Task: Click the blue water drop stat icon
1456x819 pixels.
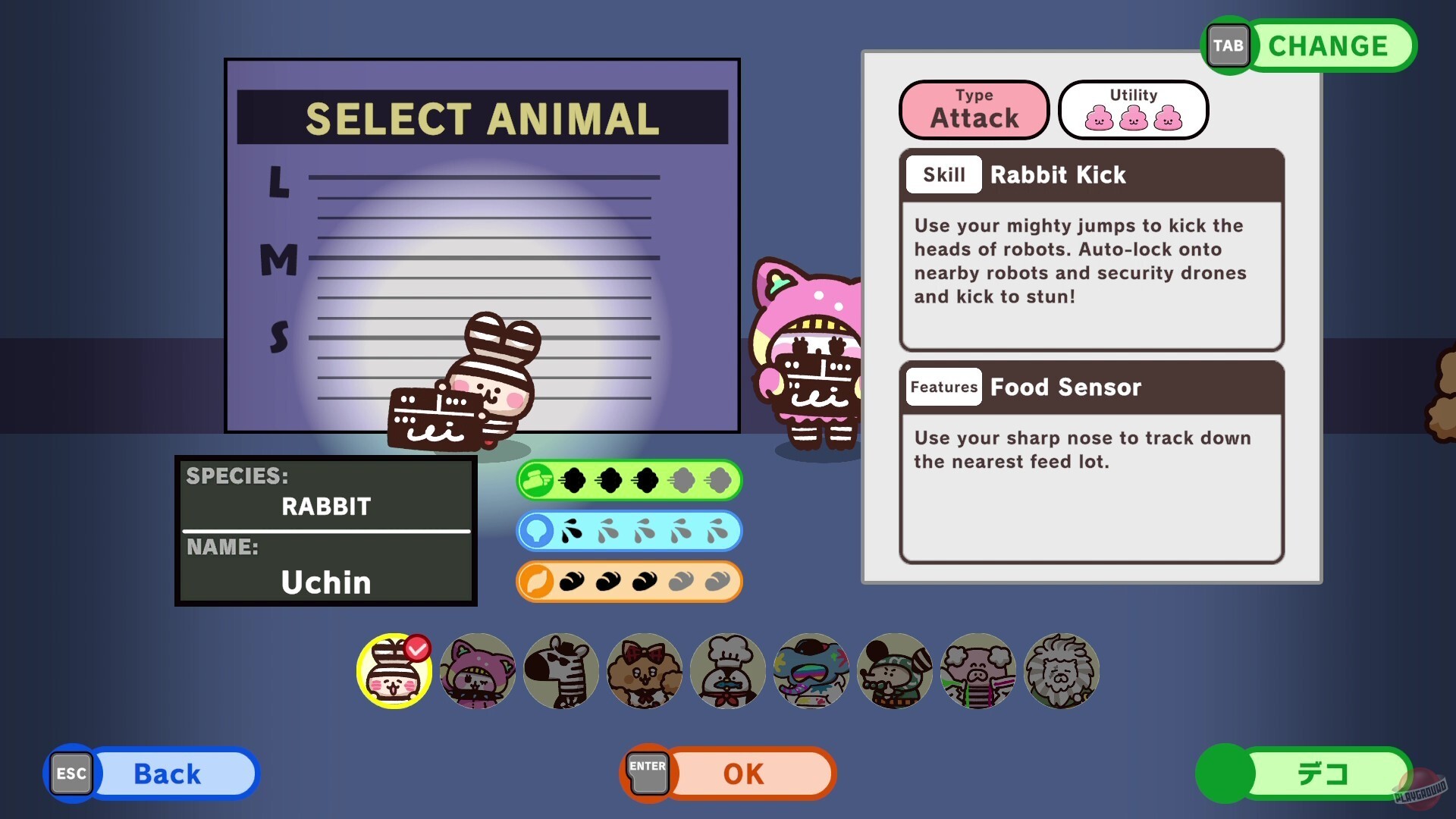Action: [x=538, y=531]
